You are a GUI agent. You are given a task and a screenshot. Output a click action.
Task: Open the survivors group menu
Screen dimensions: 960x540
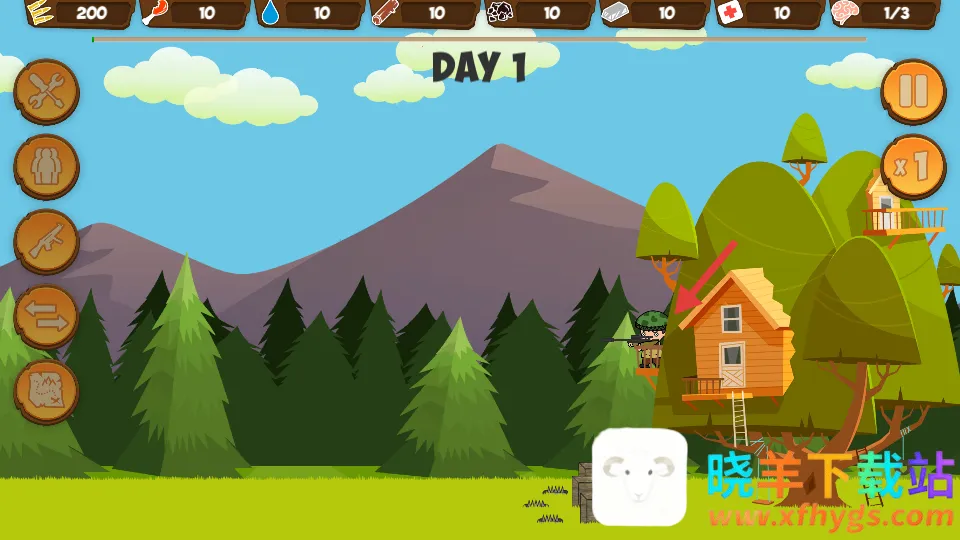(46, 167)
